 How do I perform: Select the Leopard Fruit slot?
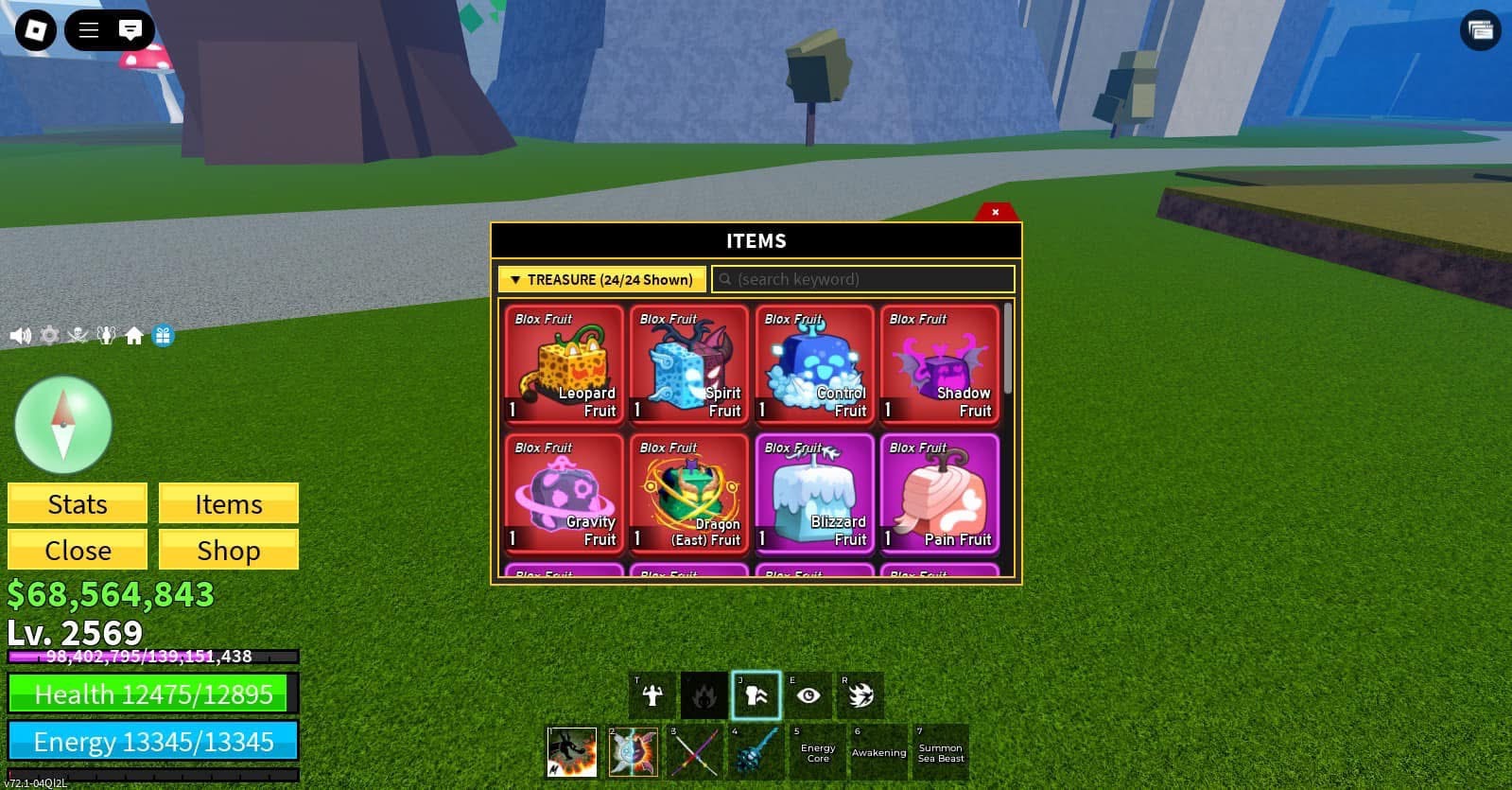tap(564, 364)
